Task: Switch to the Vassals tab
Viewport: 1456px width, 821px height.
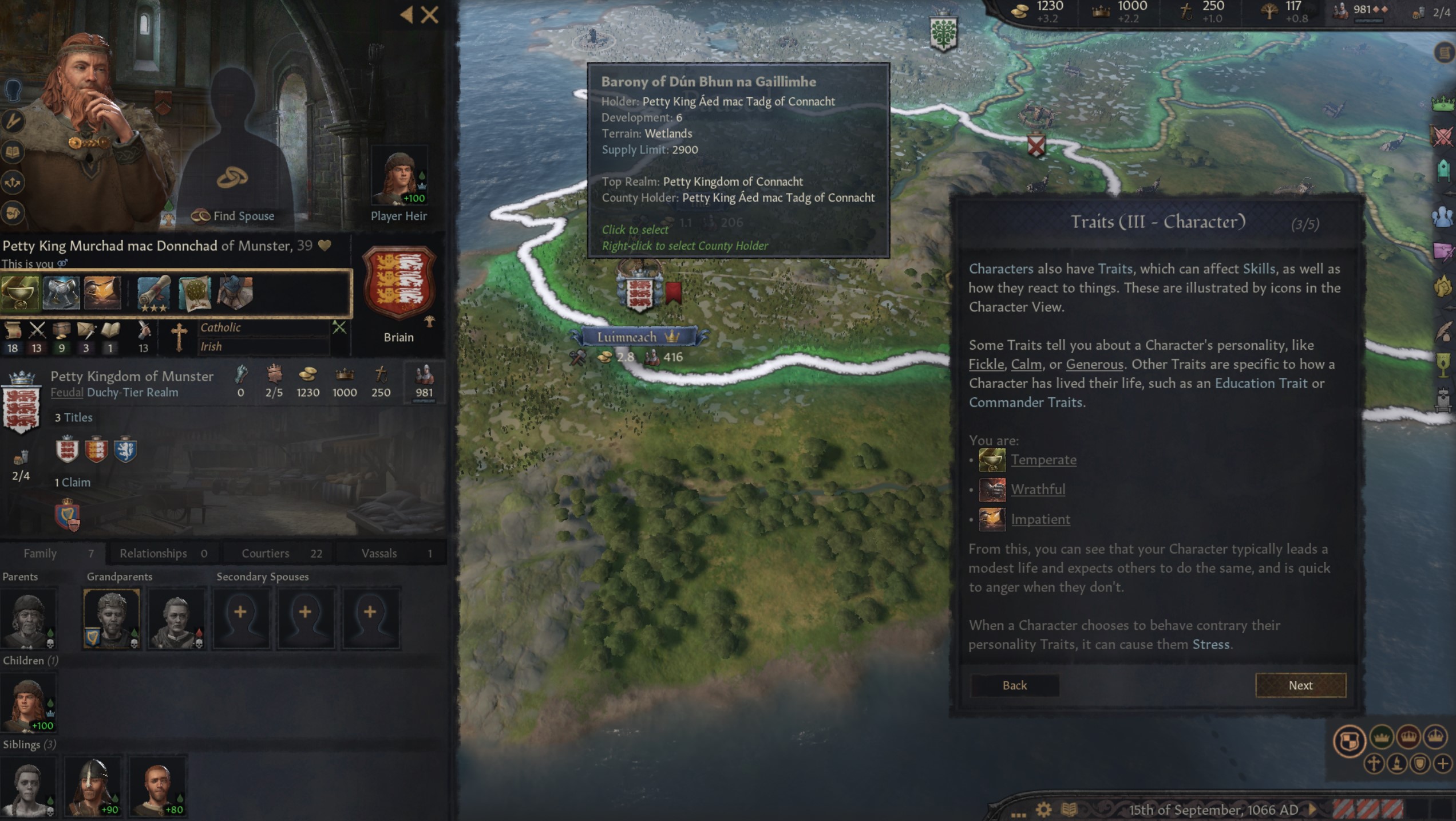Action: pos(379,553)
